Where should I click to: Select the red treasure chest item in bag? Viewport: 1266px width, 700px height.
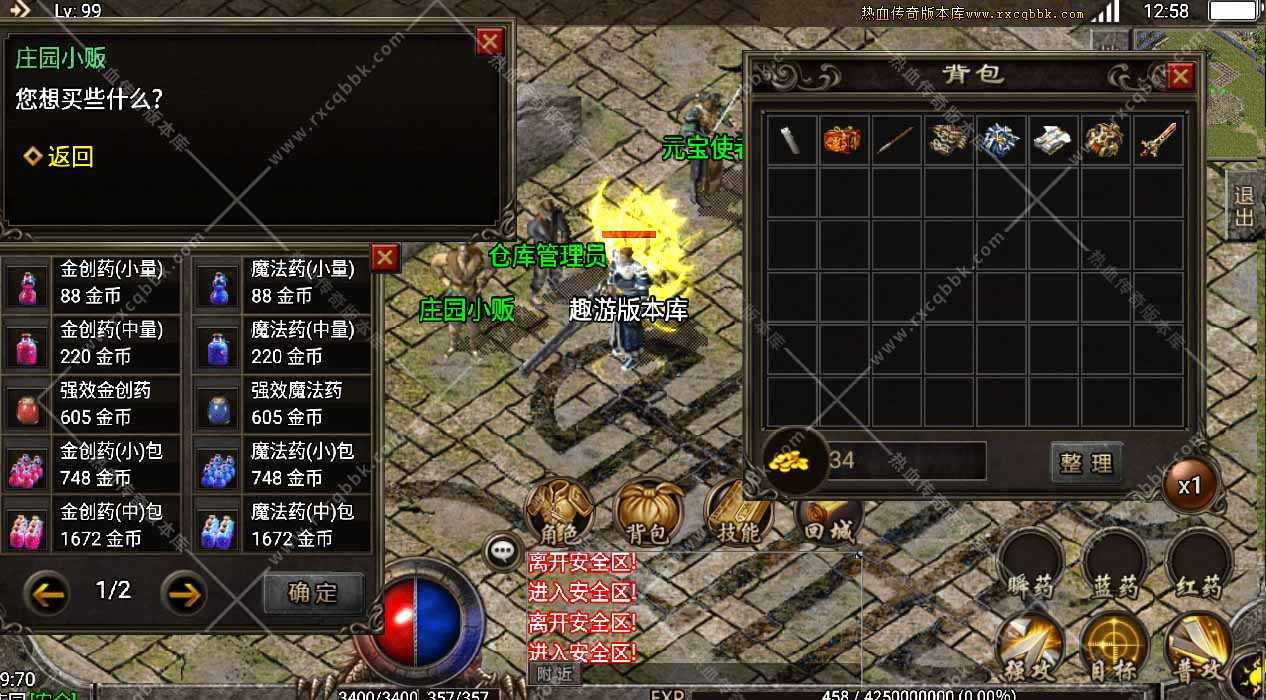click(843, 140)
